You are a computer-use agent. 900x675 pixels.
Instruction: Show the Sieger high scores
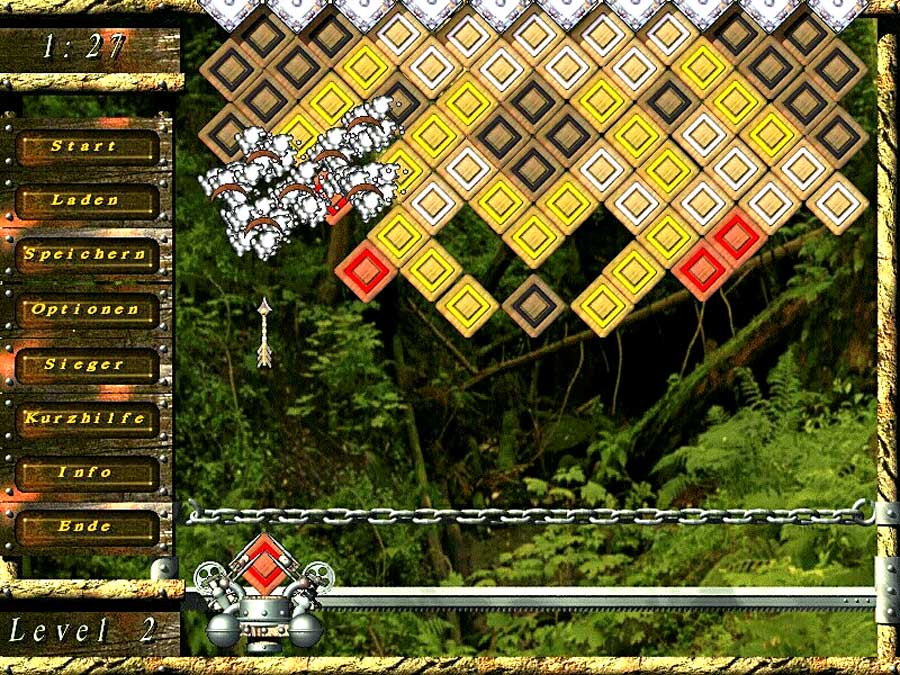tap(85, 365)
